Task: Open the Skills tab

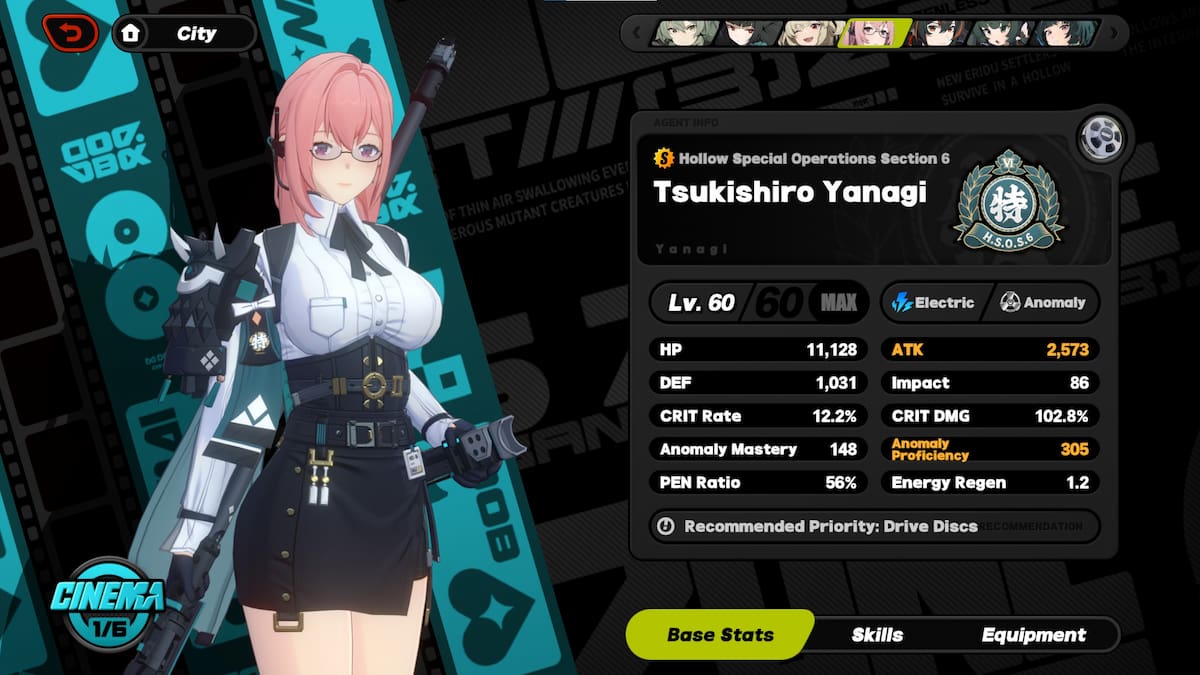Action: click(x=877, y=635)
